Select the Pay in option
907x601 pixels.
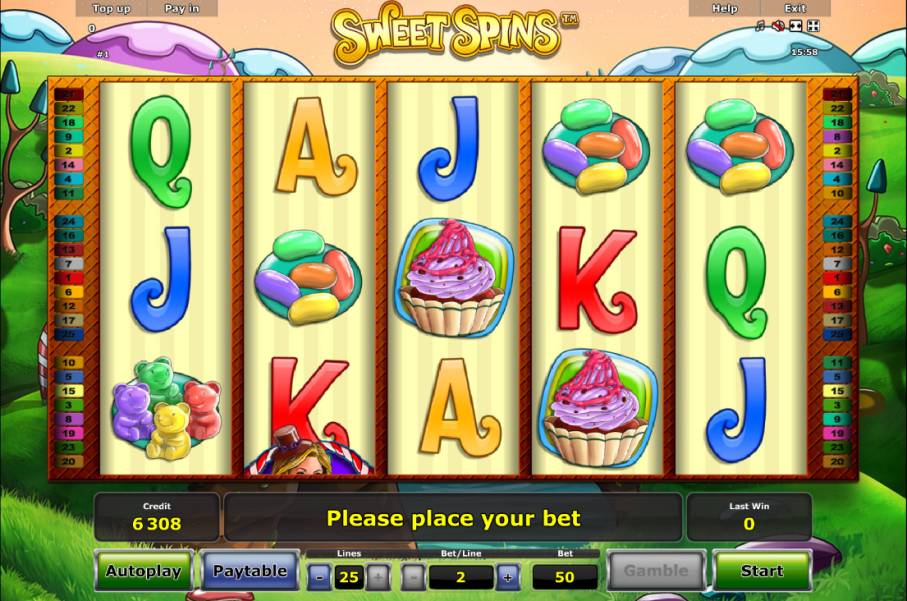tap(181, 8)
